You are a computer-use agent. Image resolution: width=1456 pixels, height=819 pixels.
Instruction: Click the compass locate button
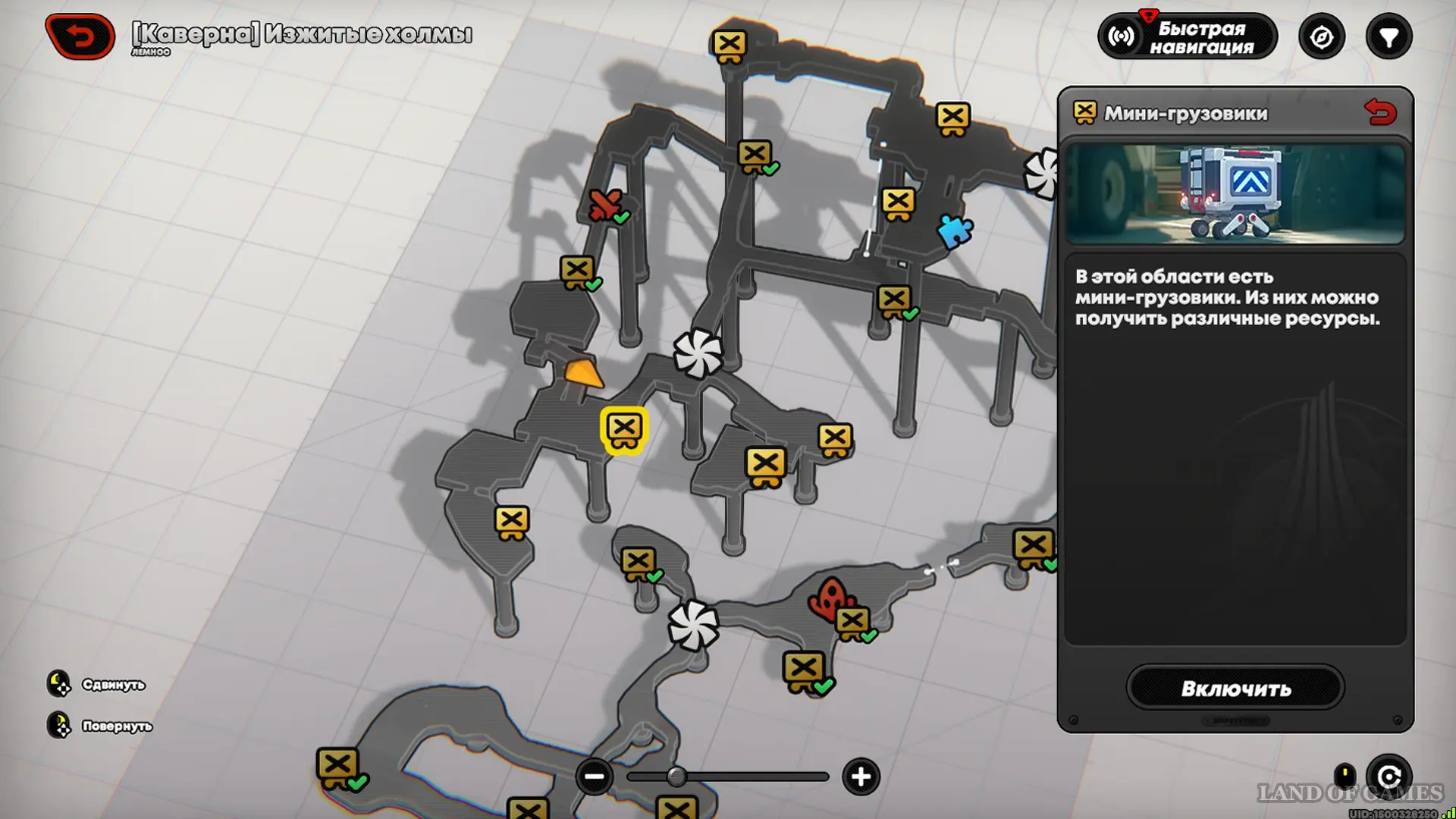click(1322, 37)
